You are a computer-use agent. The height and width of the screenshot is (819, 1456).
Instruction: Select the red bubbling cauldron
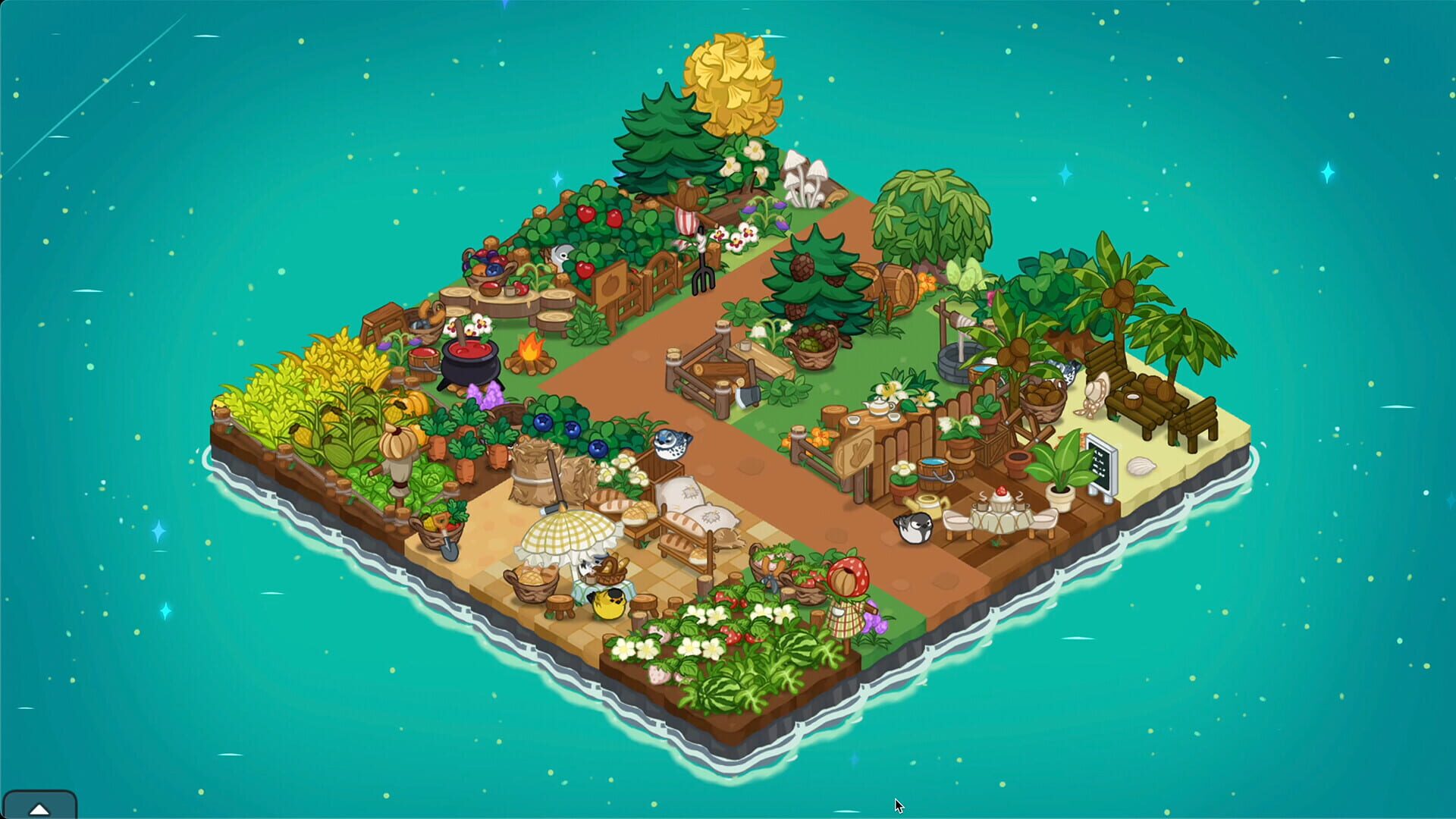point(469,364)
